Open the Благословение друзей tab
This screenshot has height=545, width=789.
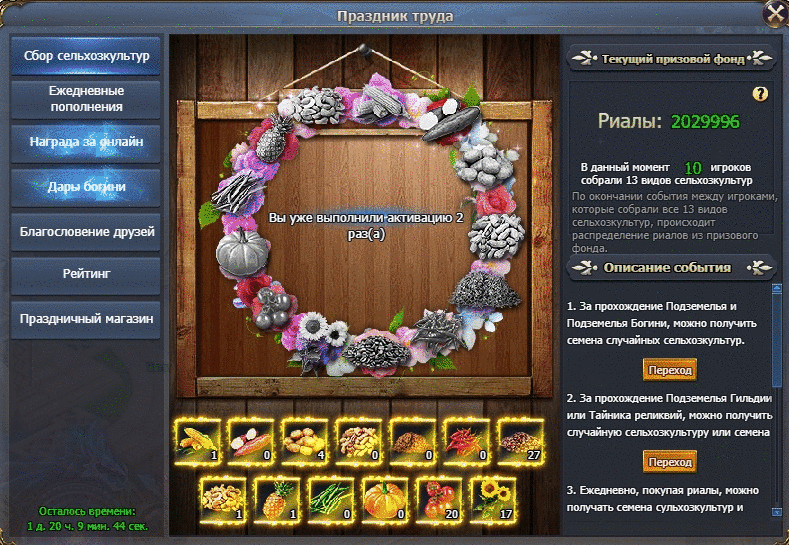[x=85, y=232]
